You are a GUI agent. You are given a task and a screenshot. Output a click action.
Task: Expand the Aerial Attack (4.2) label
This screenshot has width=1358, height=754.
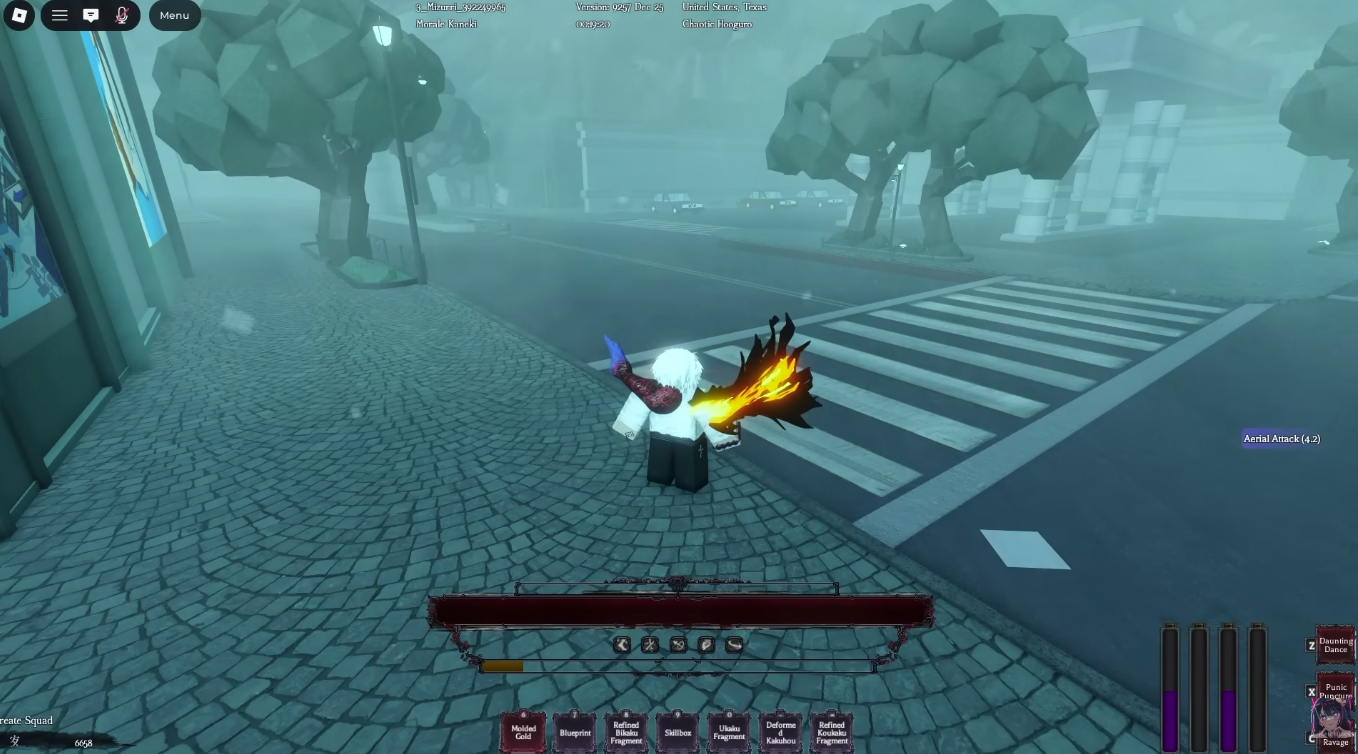point(1281,438)
